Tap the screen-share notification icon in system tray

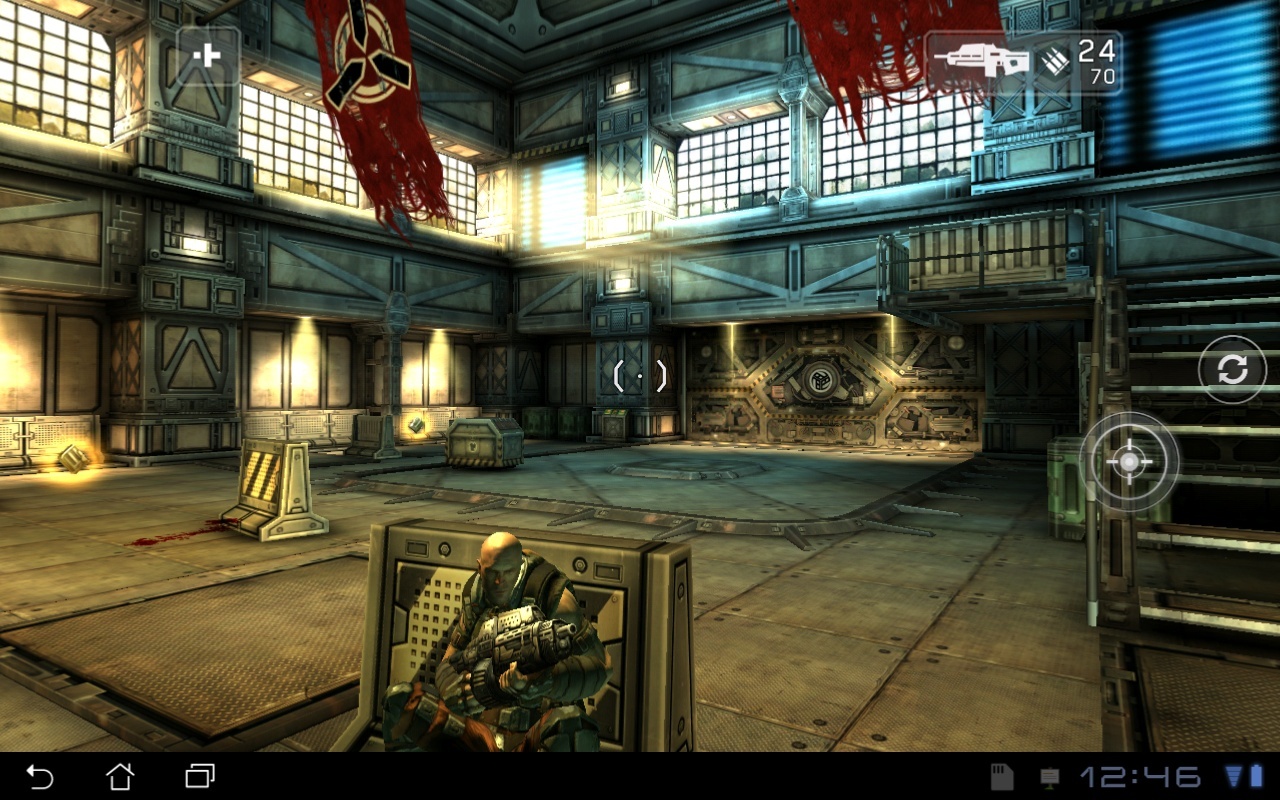[x=1048, y=776]
